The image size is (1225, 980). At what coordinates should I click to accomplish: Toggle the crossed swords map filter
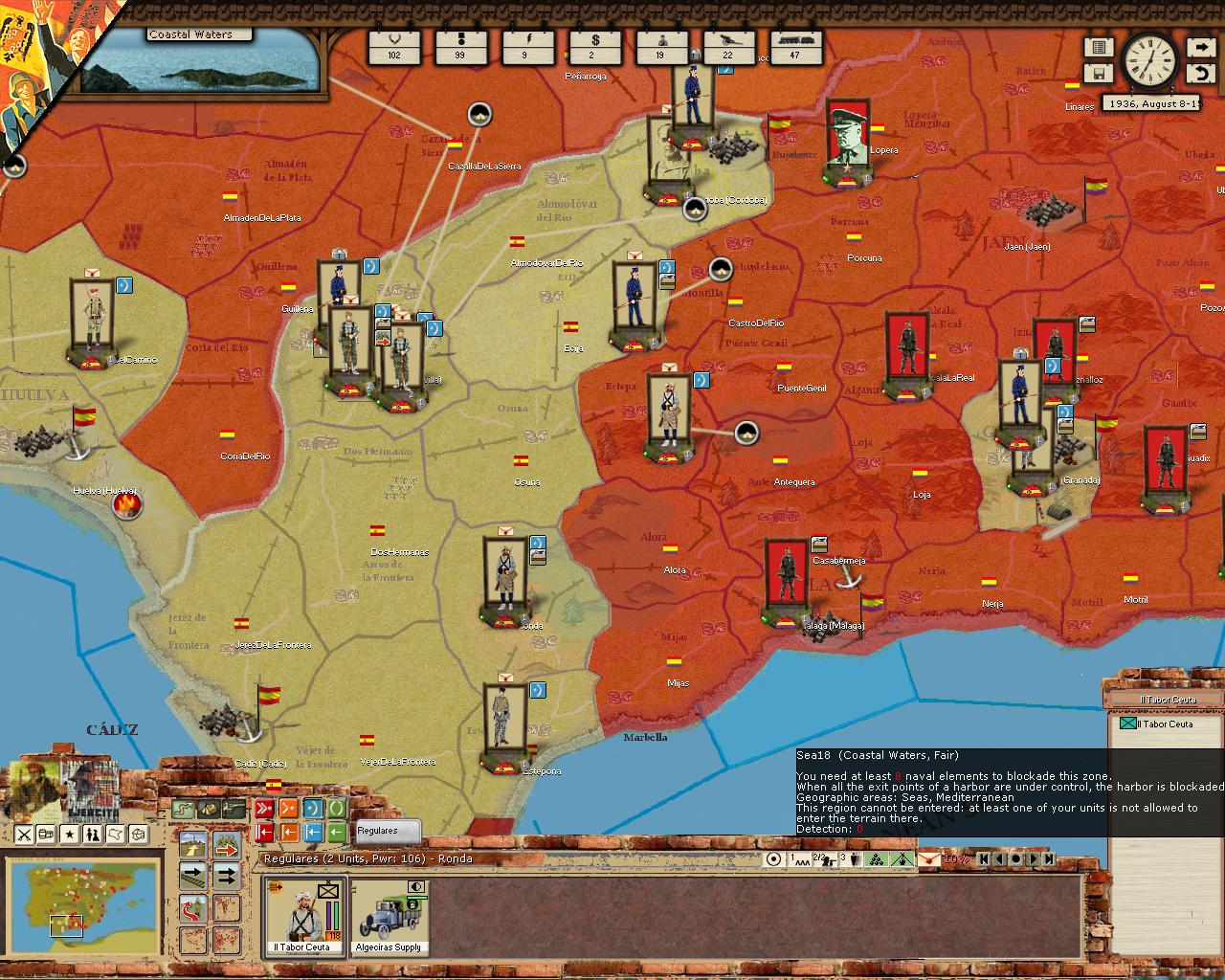(24, 835)
